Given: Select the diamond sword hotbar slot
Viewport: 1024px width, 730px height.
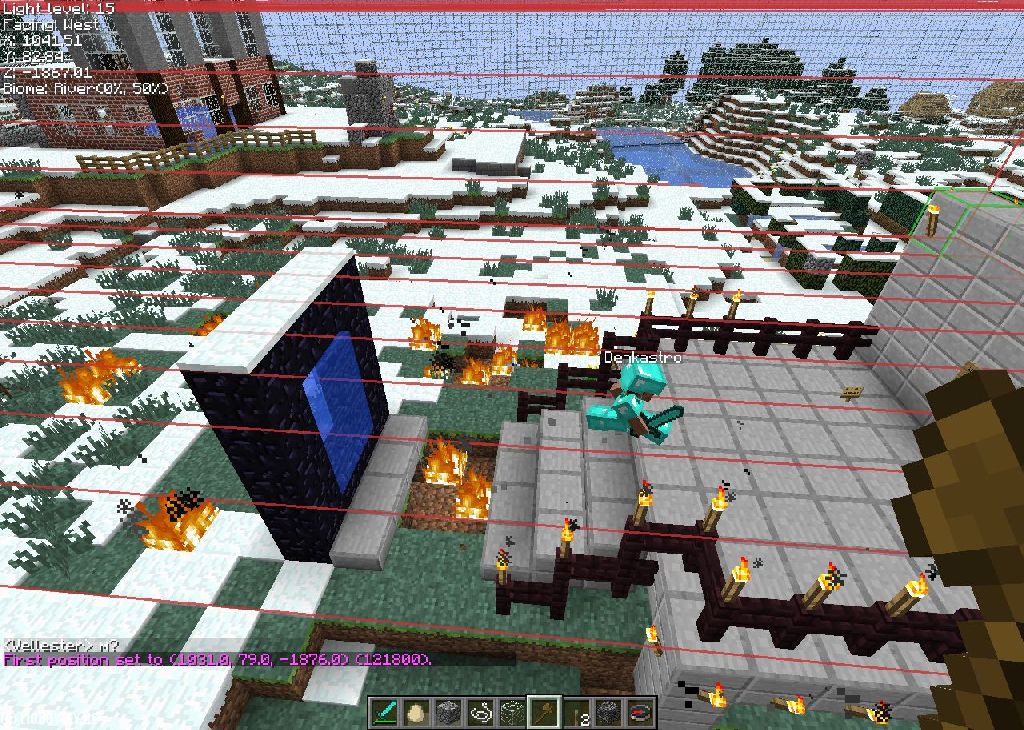Looking at the screenshot, I should (x=385, y=712).
